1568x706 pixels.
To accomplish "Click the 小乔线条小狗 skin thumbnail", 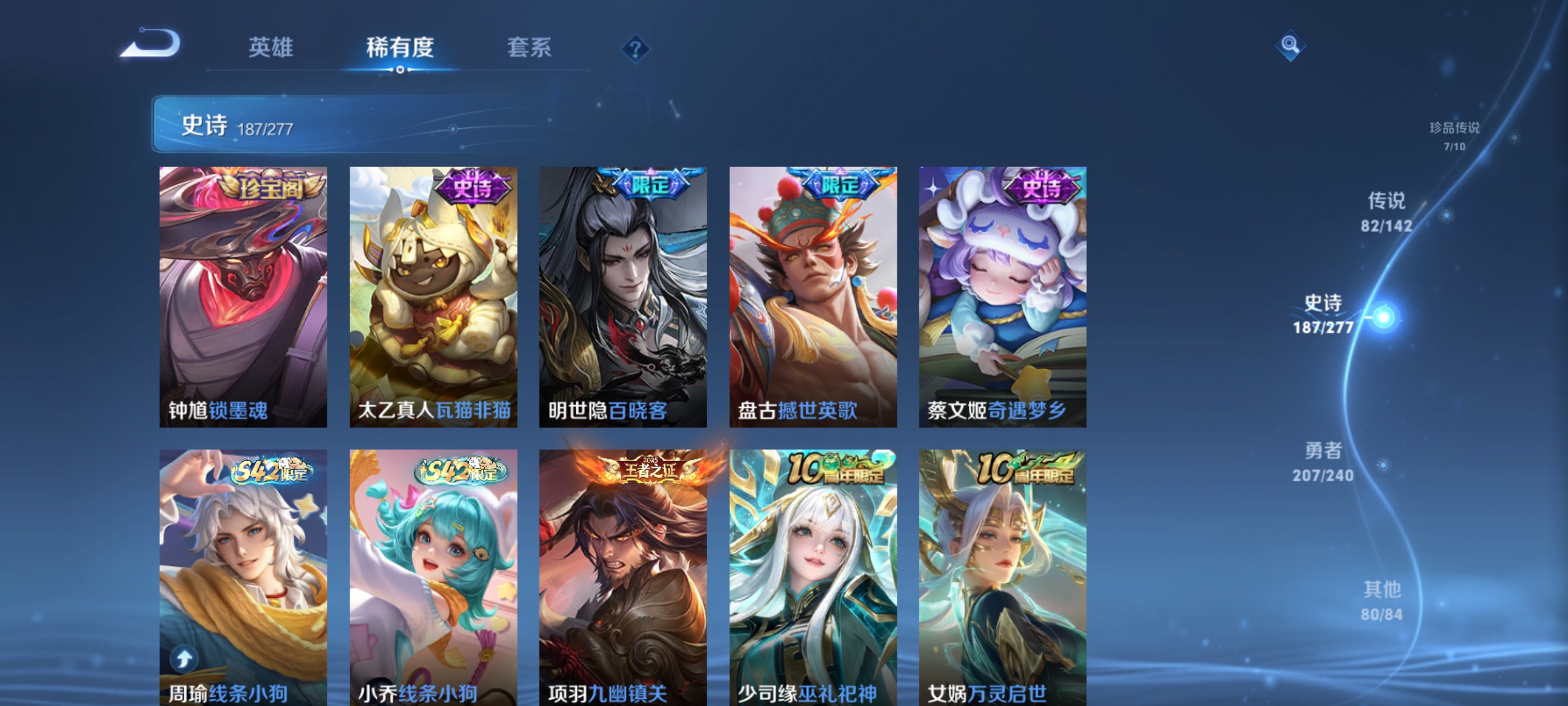I will (433, 573).
